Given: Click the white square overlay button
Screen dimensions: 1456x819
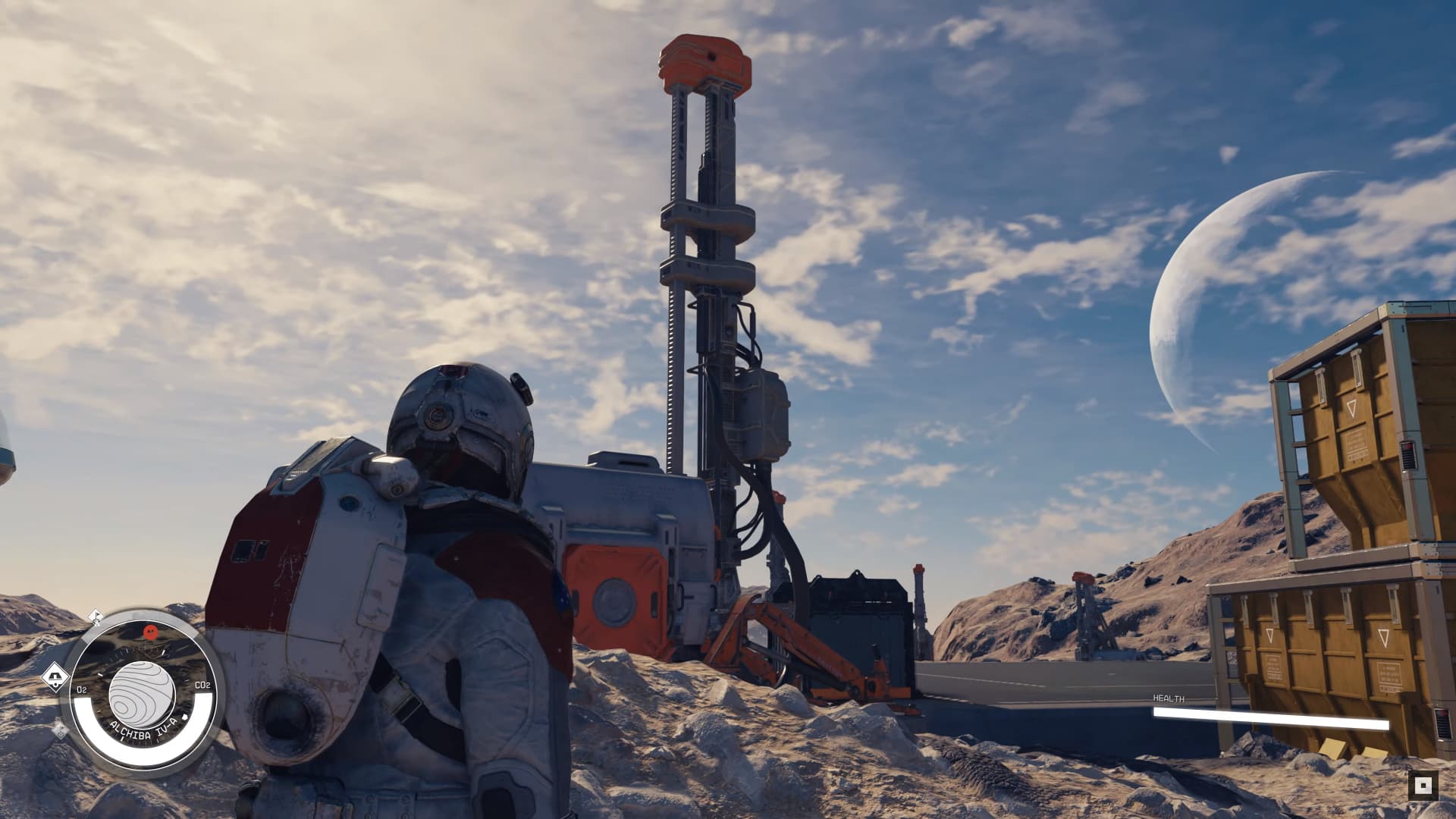Looking at the screenshot, I should tap(1423, 785).
